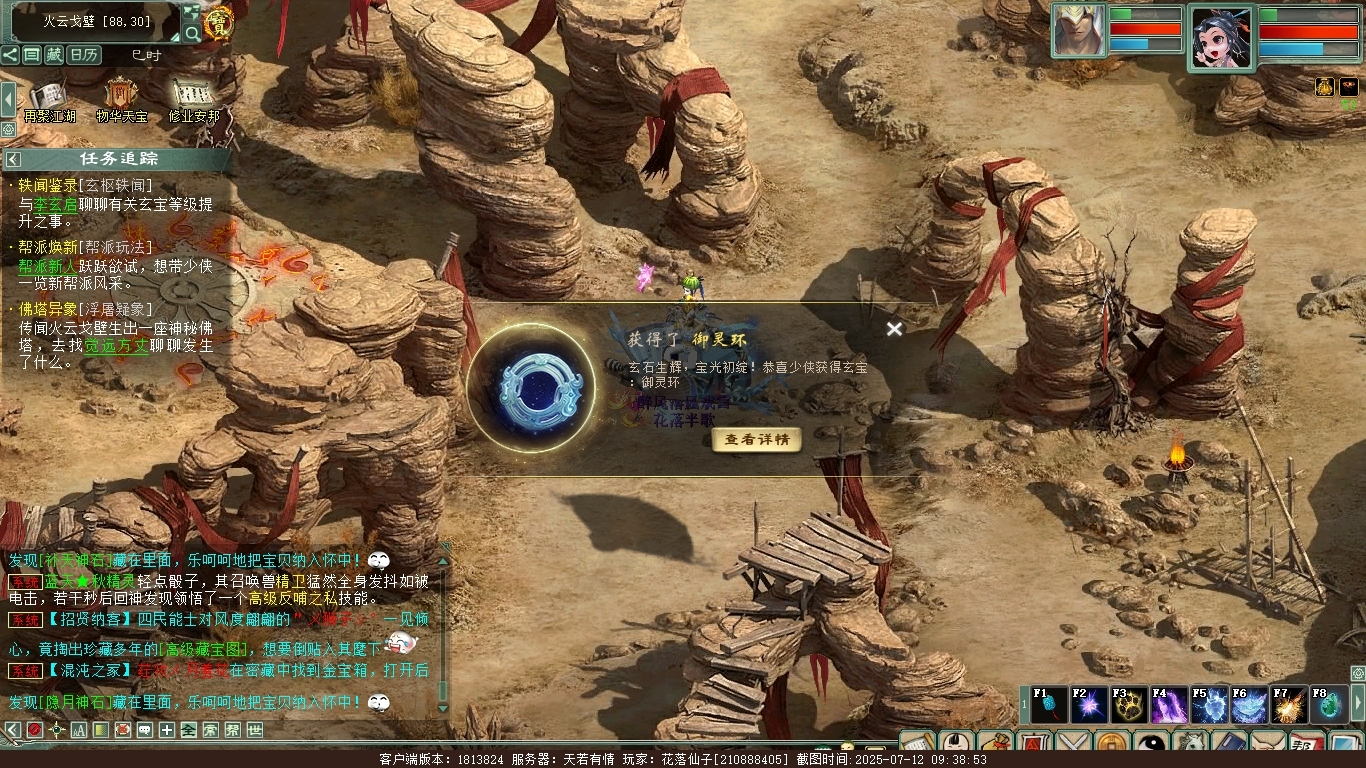The height and width of the screenshot is (768, 1366).
Task: Click the 查看详情 button
Action: pyautogui.click(x=757, y=440)
